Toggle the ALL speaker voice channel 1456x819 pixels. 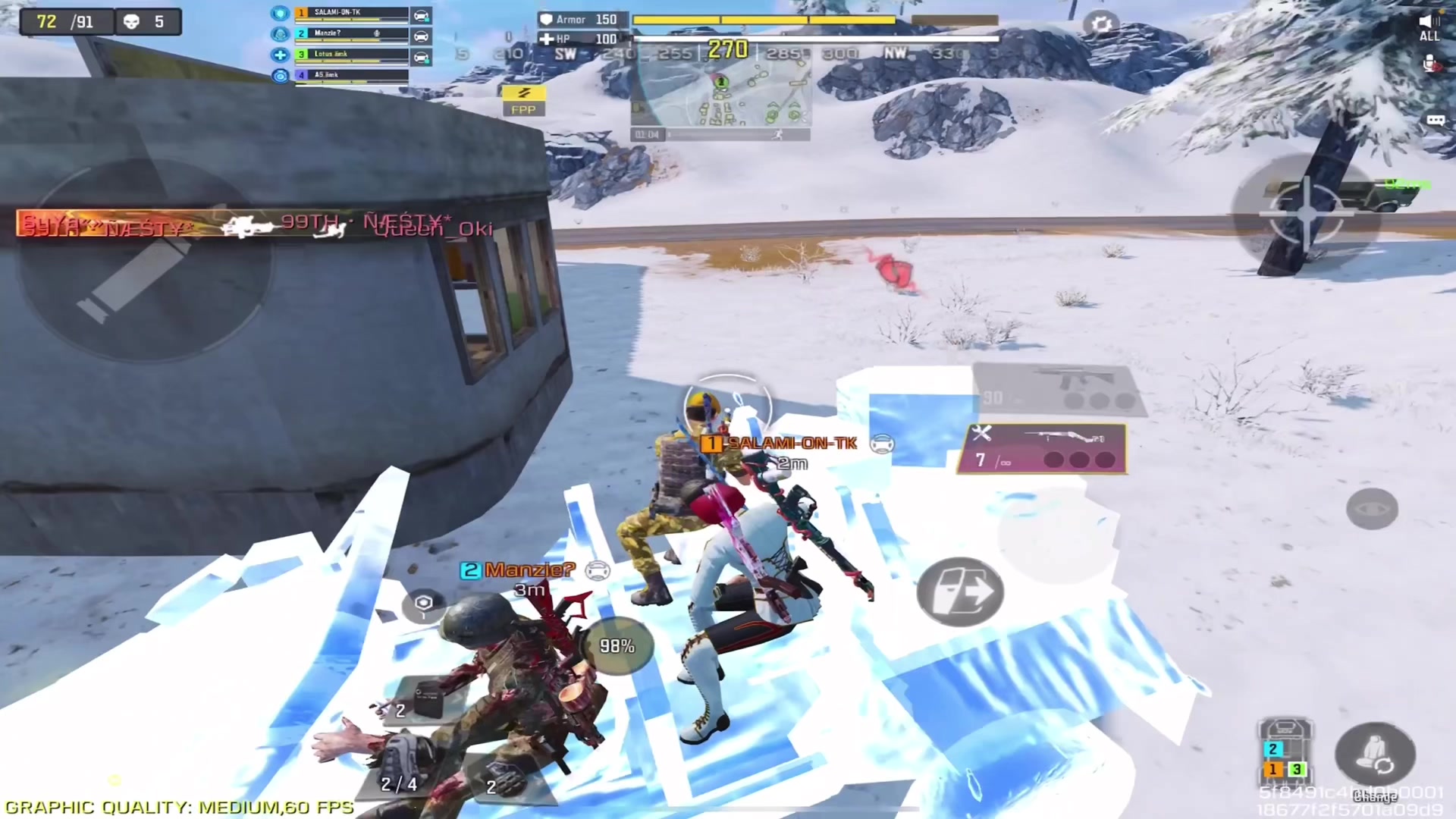pos(1429,27)
